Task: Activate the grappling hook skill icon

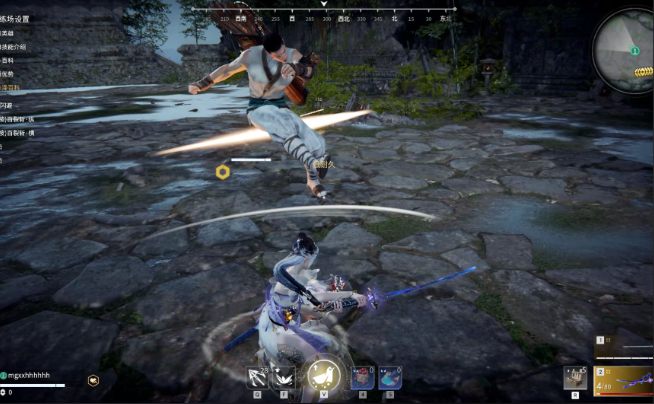Action: tap(257, 377)
